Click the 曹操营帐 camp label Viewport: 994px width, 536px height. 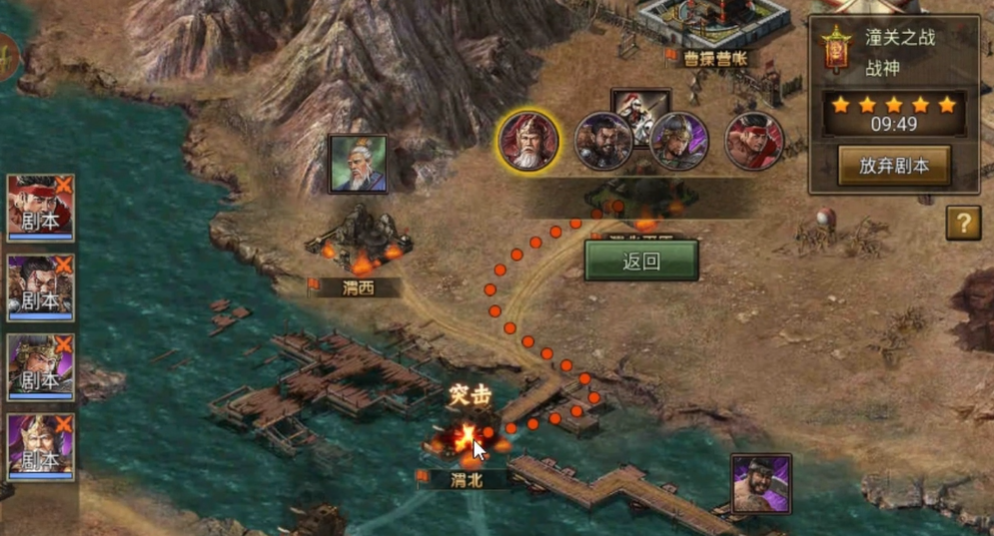[x=714, y=60]
